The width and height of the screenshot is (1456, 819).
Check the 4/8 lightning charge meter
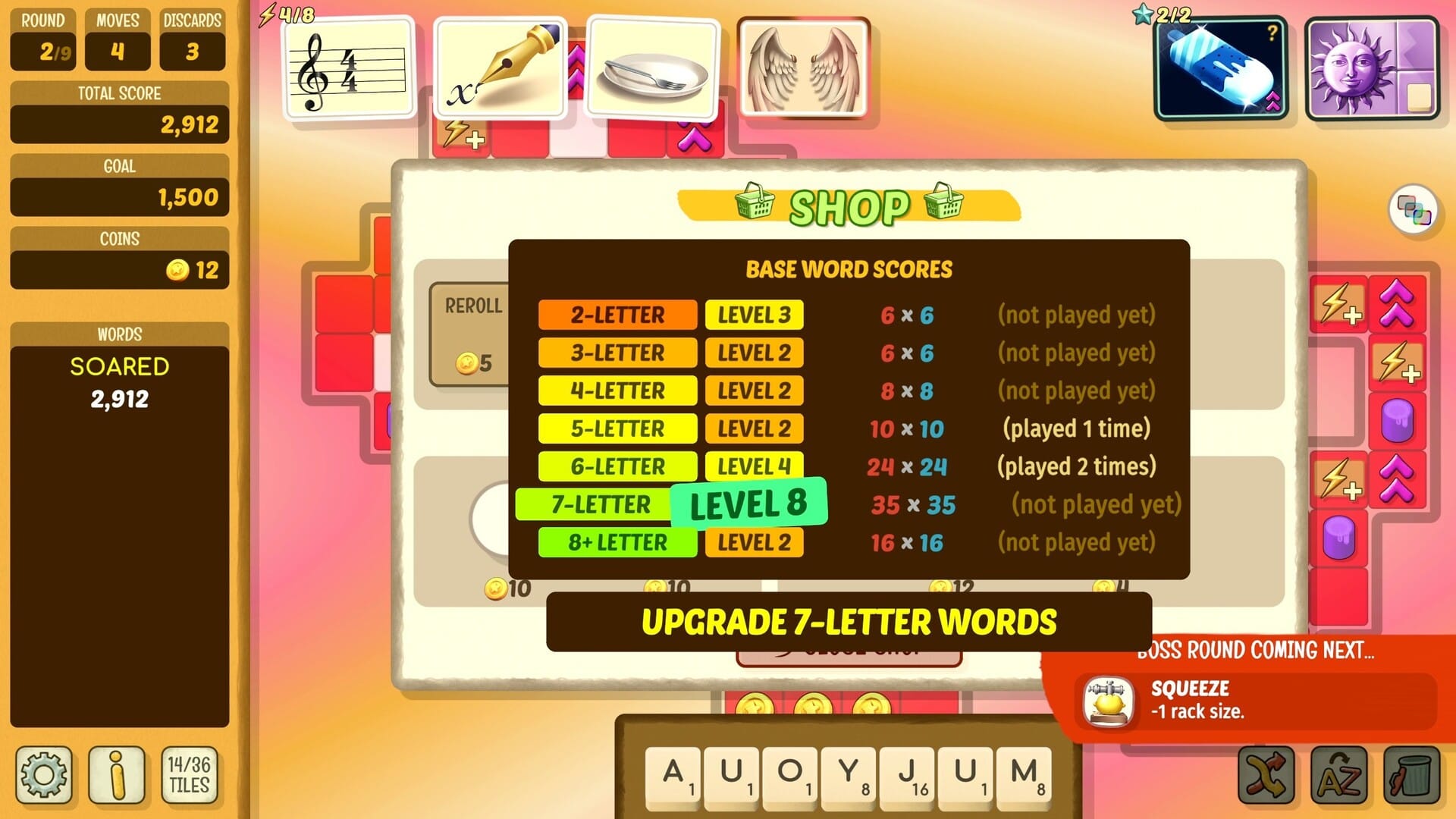tap(283, 13)
